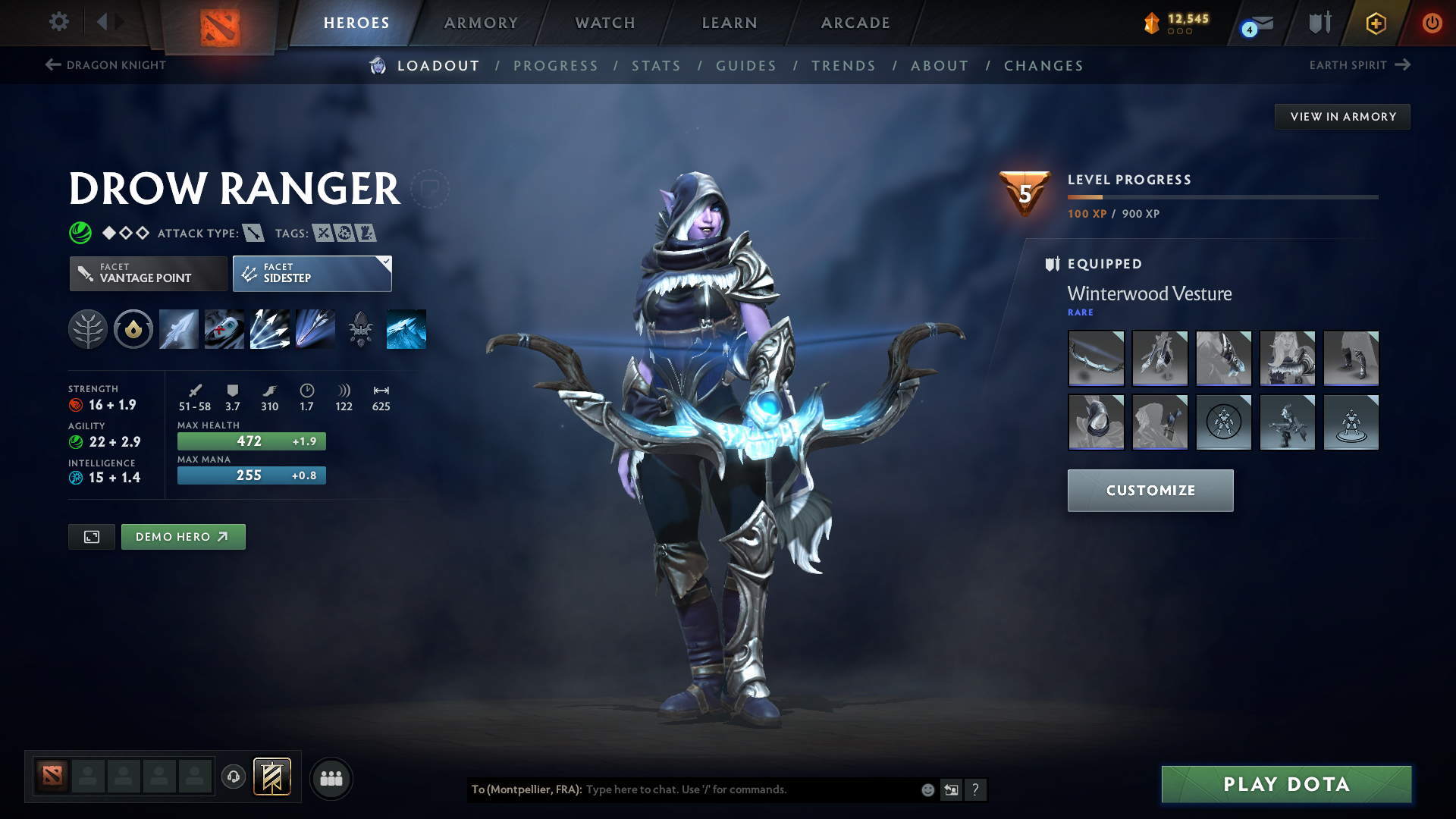
Task: Go to the Arcade tab
Action: 855,23
